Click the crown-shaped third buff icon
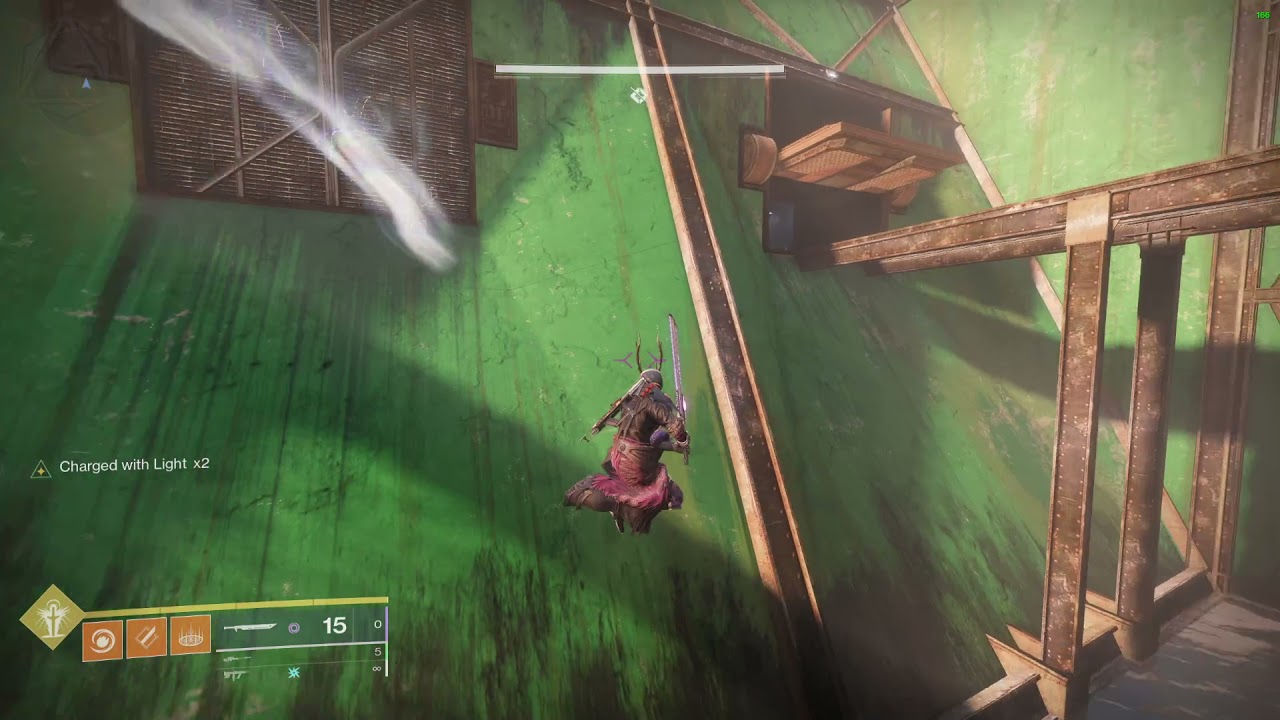This screenshot has width=1280, height=720. click(x=190, y=634)
